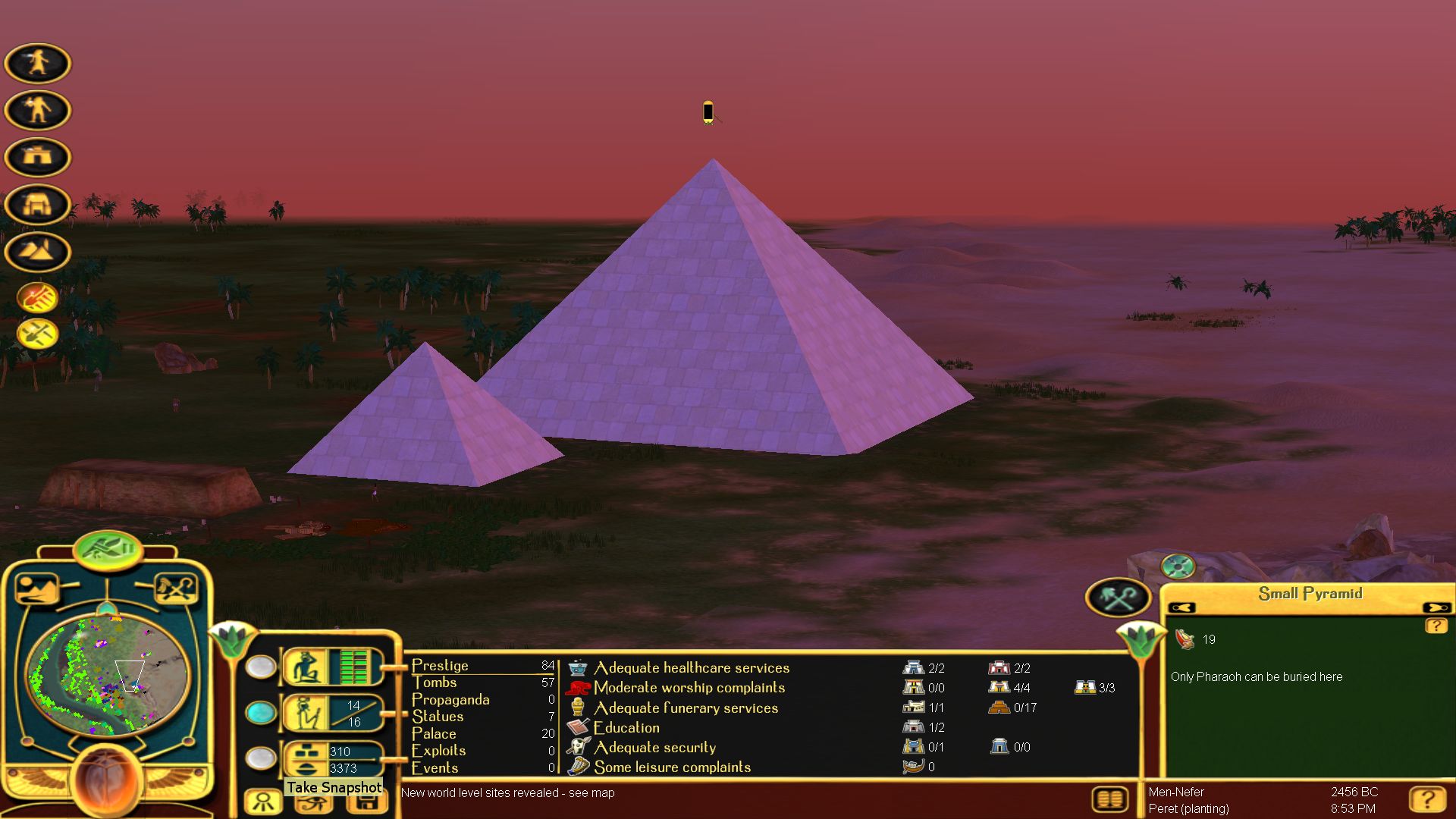This screenshot has height=819, width=1456.
Task: Click the green game speed pause button
Action: (x=108, y=548)
